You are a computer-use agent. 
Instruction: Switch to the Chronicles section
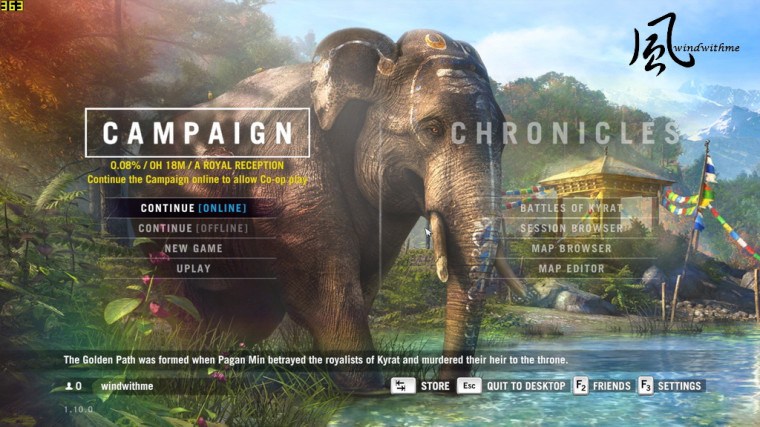(x=566, y=133)
